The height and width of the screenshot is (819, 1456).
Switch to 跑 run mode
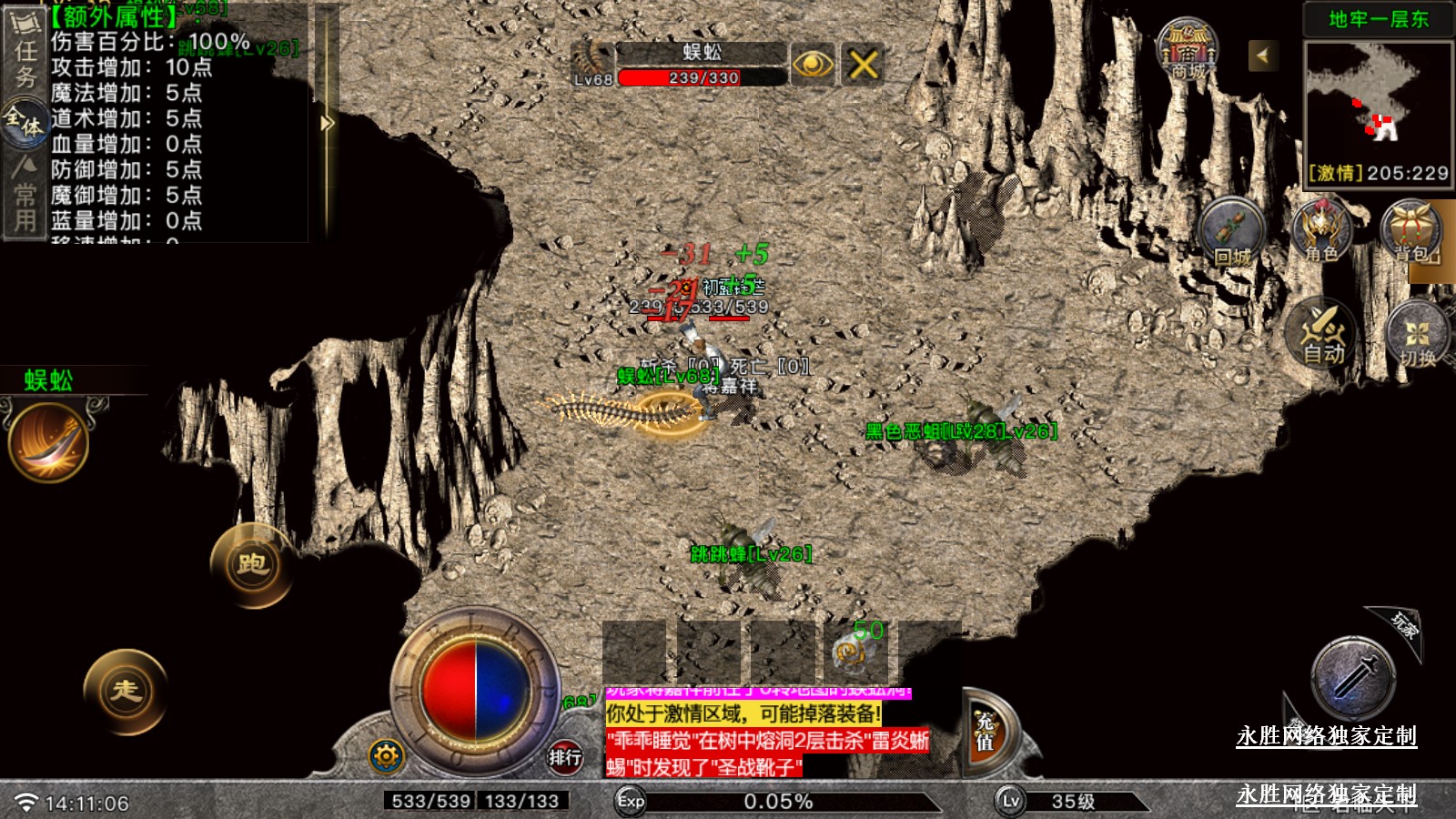click(x=252, y=565)
